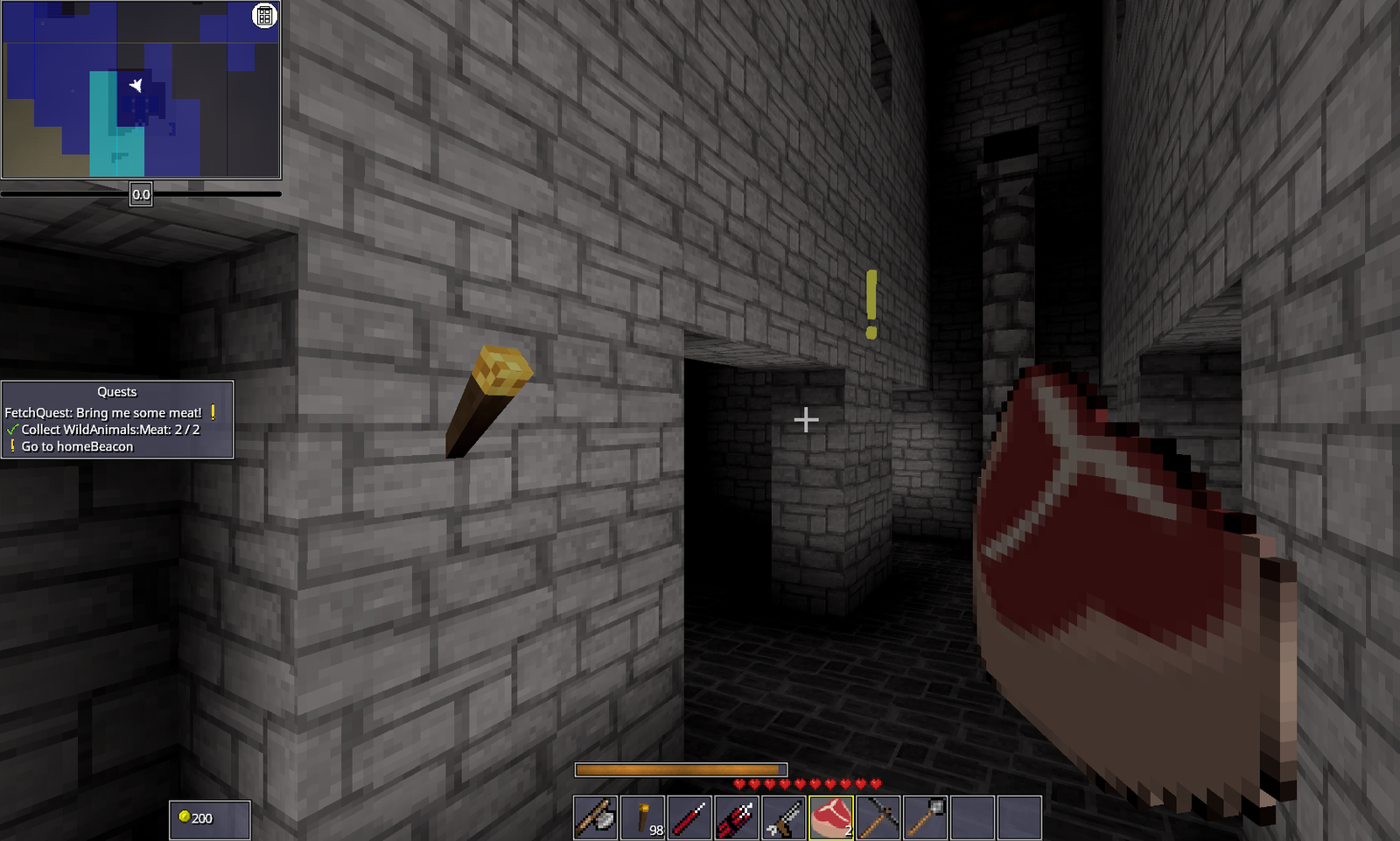Equip the gun from the hotbar
1400x841 pixels.
pyautogui.click(x=784, y=818)
